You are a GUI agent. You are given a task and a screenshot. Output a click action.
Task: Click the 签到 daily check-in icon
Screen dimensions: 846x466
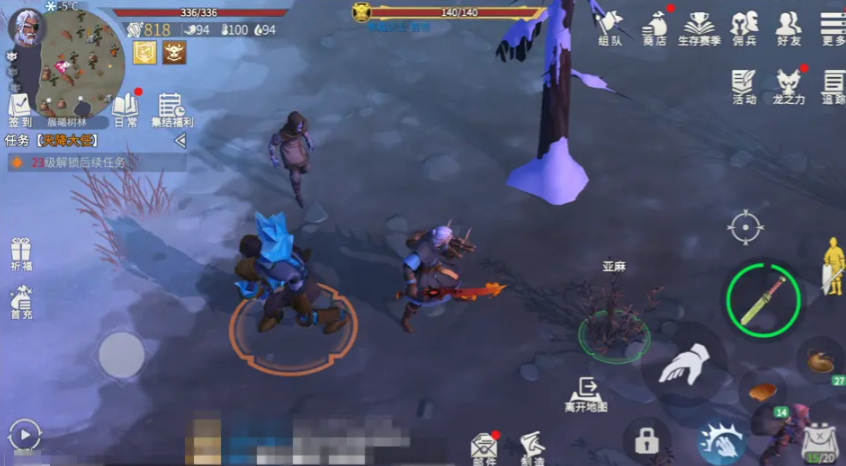[x=20, y=108]
